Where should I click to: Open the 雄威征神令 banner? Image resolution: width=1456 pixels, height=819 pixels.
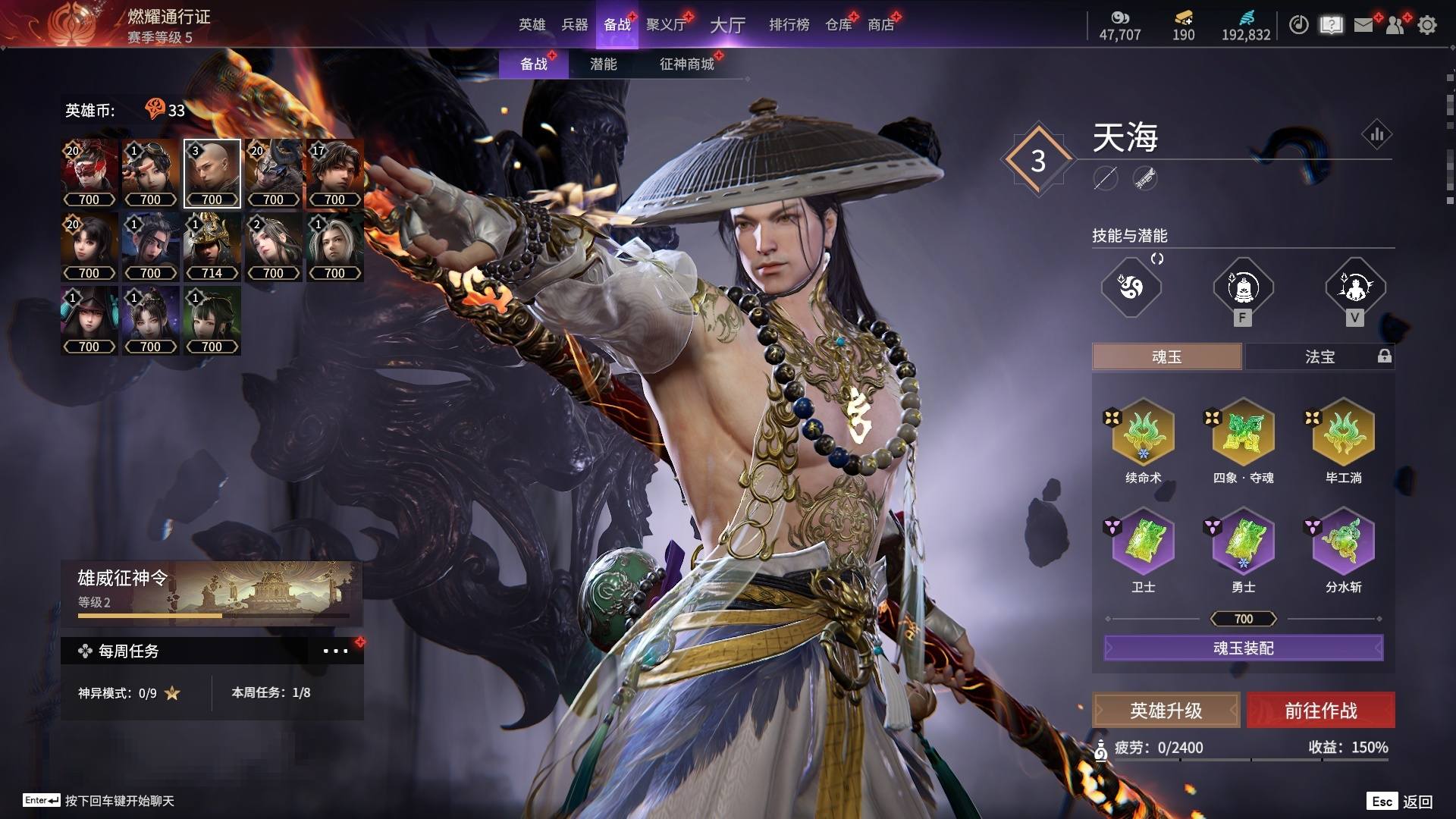[212, 591]
